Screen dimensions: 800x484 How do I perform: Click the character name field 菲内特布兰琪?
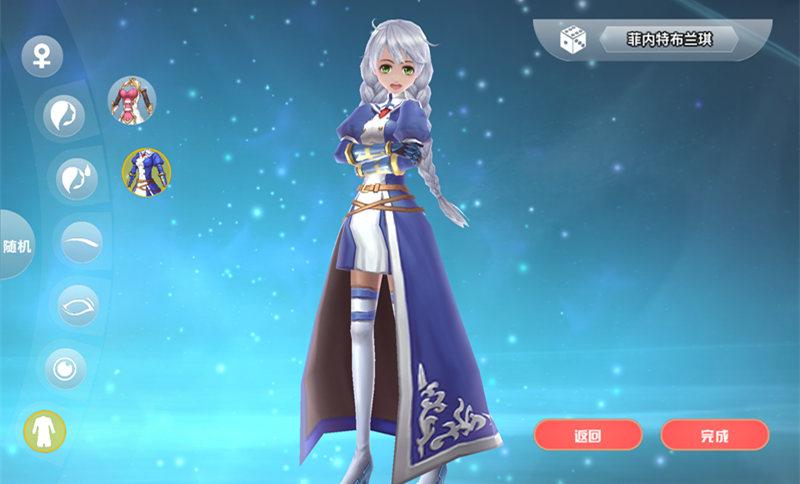668,40
